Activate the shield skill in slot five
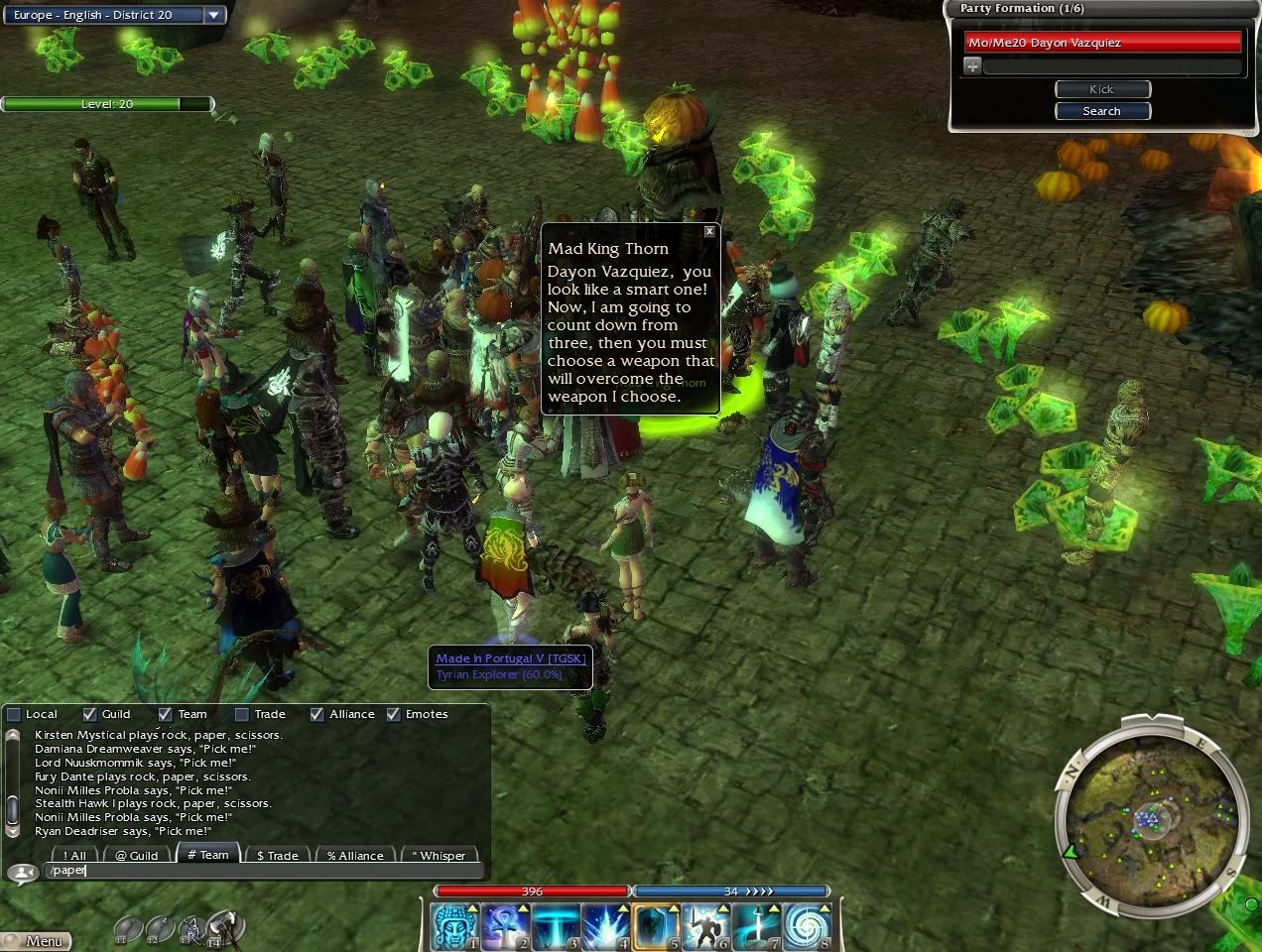 pyautogui.click(x=656, y=926)
